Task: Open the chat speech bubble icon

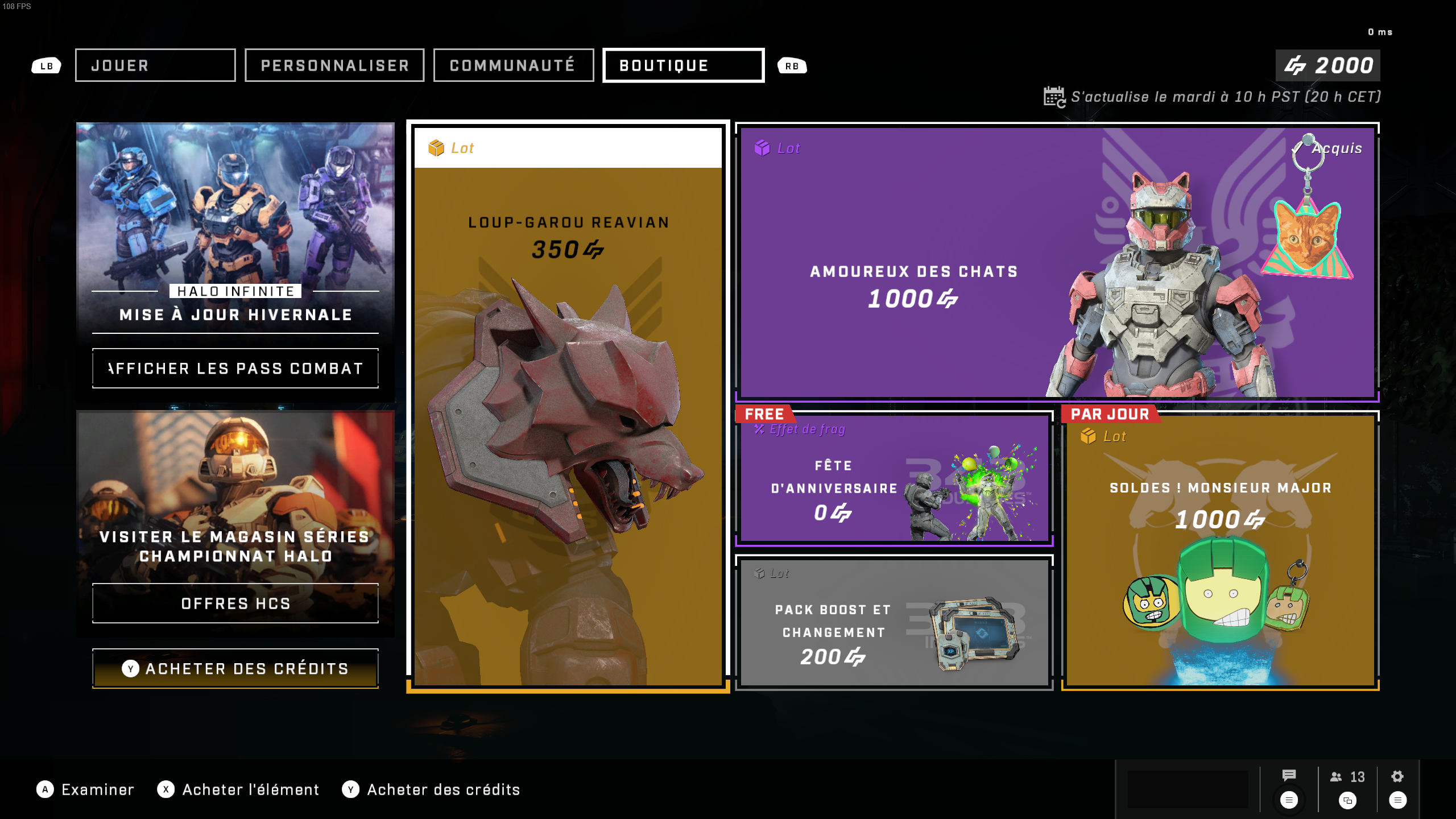Action: [x=1289, y=776]
